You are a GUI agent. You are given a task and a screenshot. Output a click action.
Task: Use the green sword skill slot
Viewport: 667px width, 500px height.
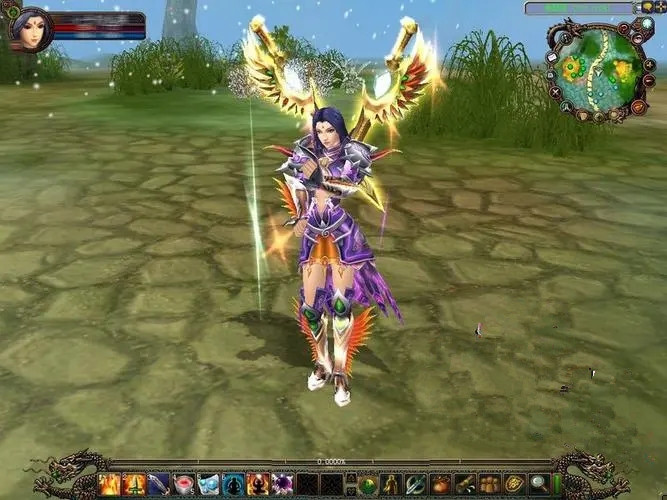pos(134,485)
